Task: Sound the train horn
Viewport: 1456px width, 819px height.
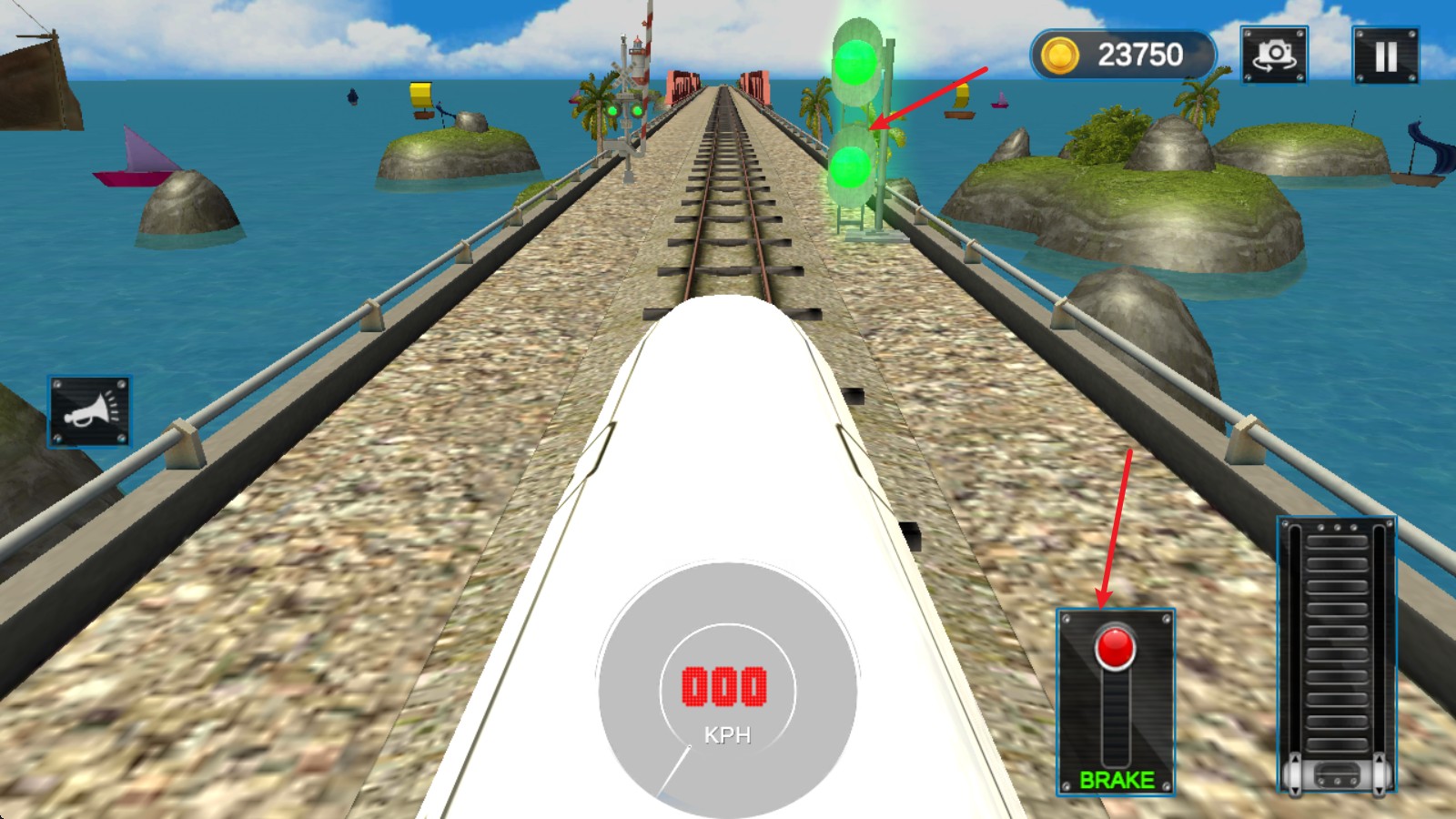Action: (89, 411)
